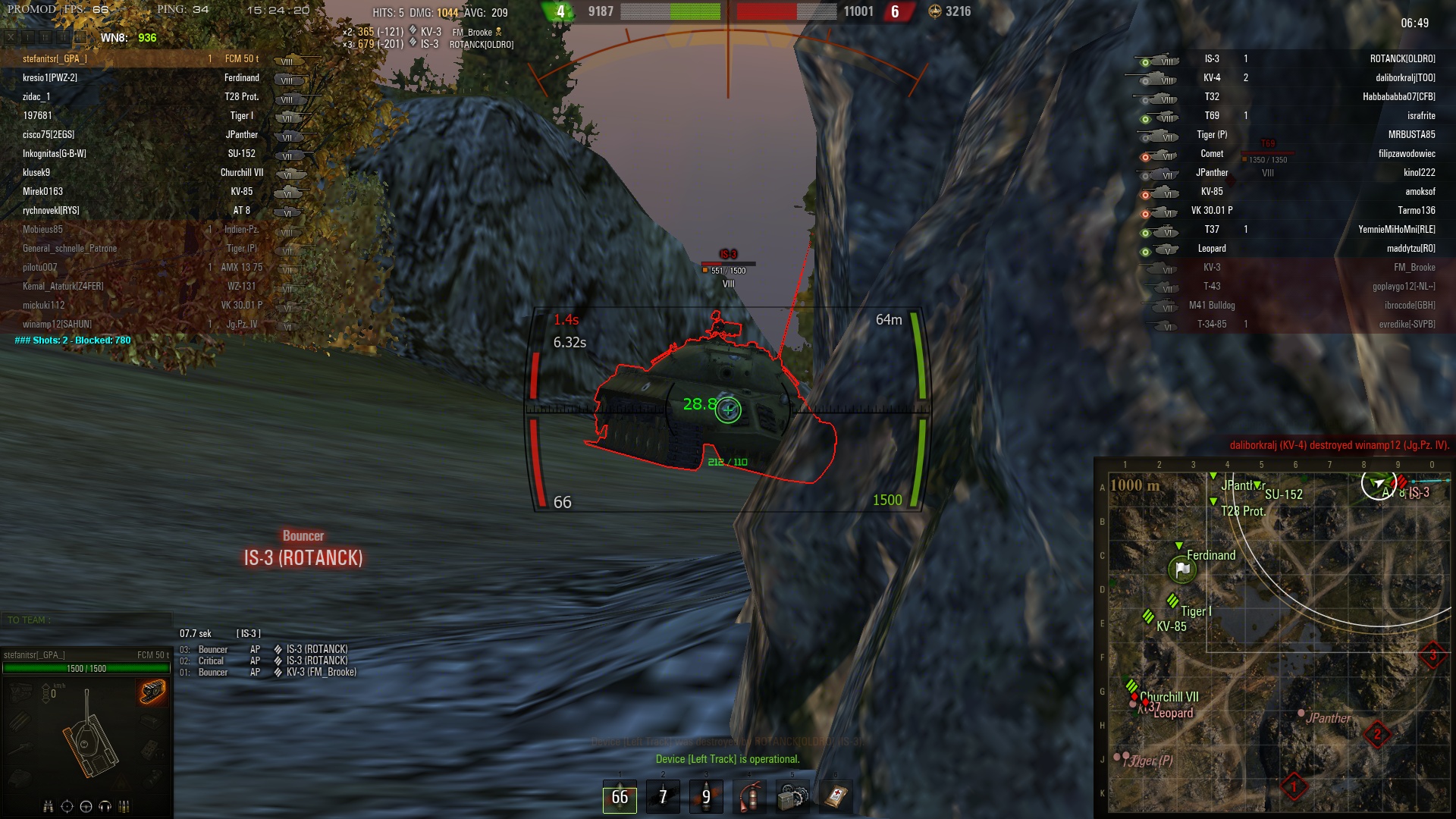Activate the repair kit consumable
This screenshot has width=1456, height=819.
(x=792, y=796)
